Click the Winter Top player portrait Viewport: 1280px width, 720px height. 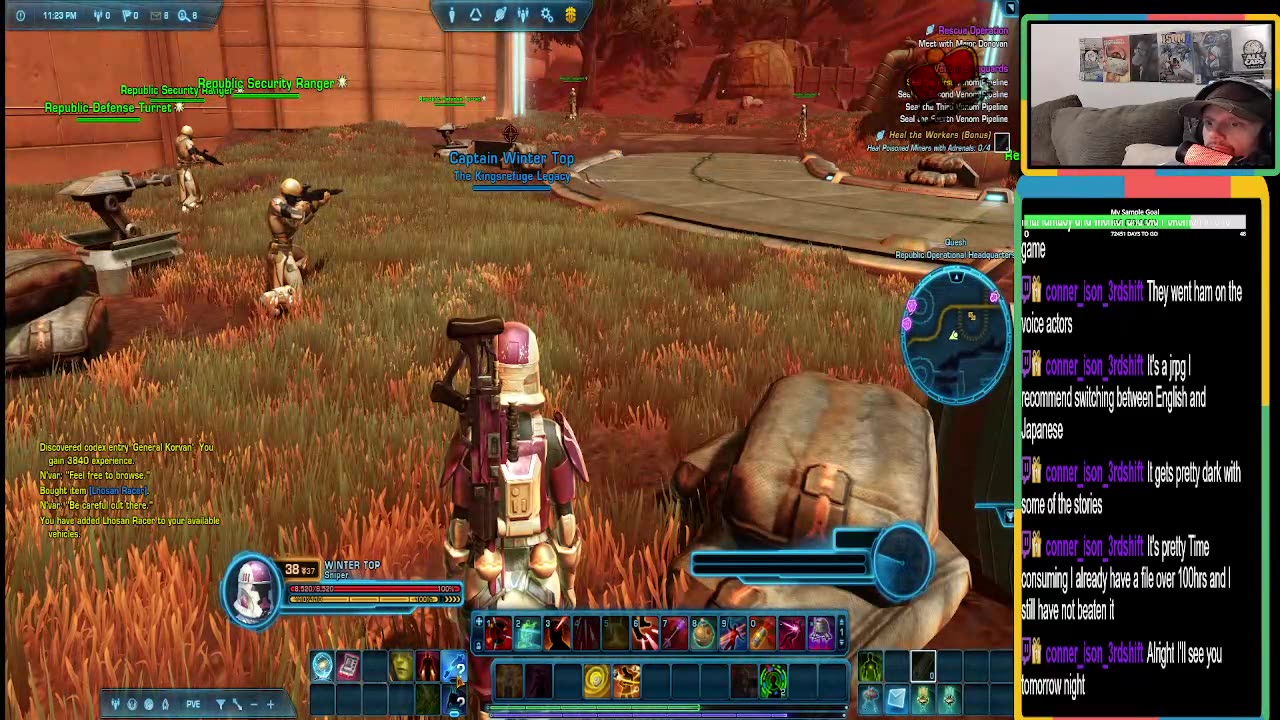coord(253,588)
